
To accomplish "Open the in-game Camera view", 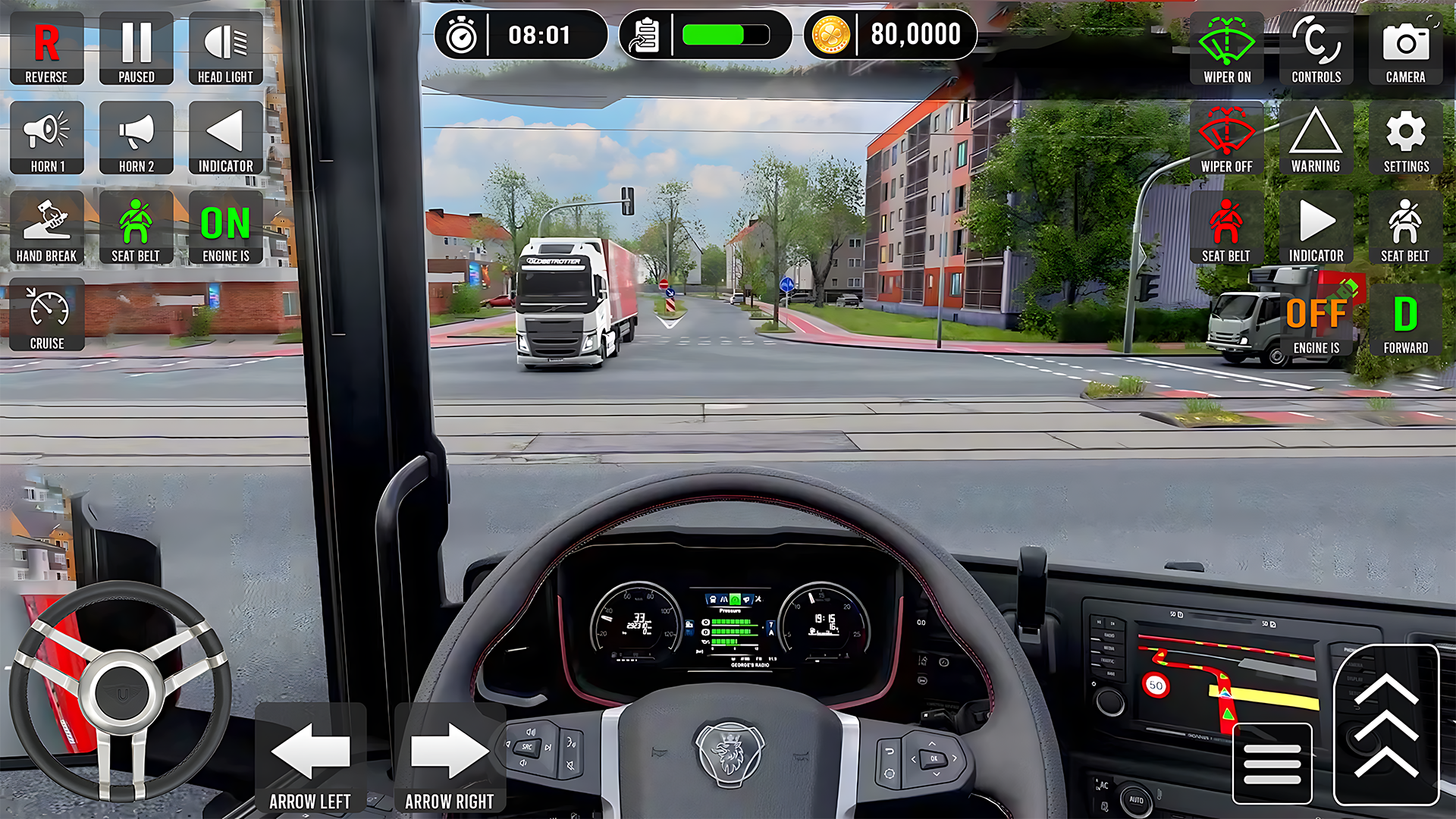I will coord(1406,49).
